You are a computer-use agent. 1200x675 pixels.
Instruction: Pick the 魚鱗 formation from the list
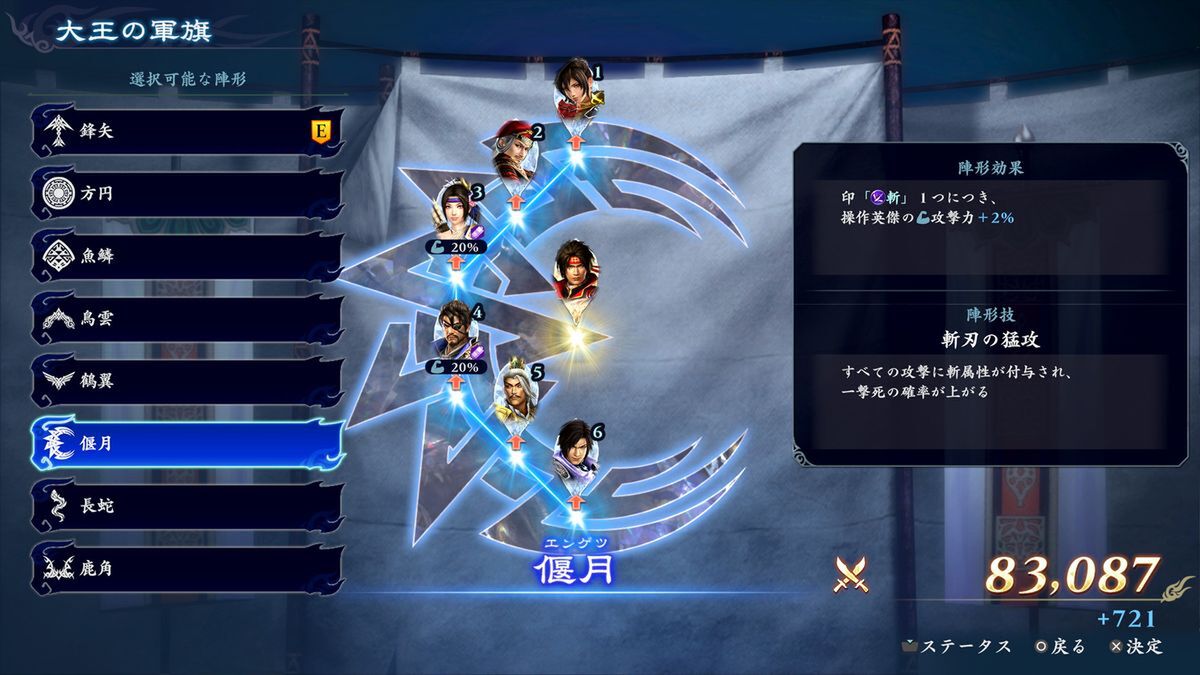185,256
